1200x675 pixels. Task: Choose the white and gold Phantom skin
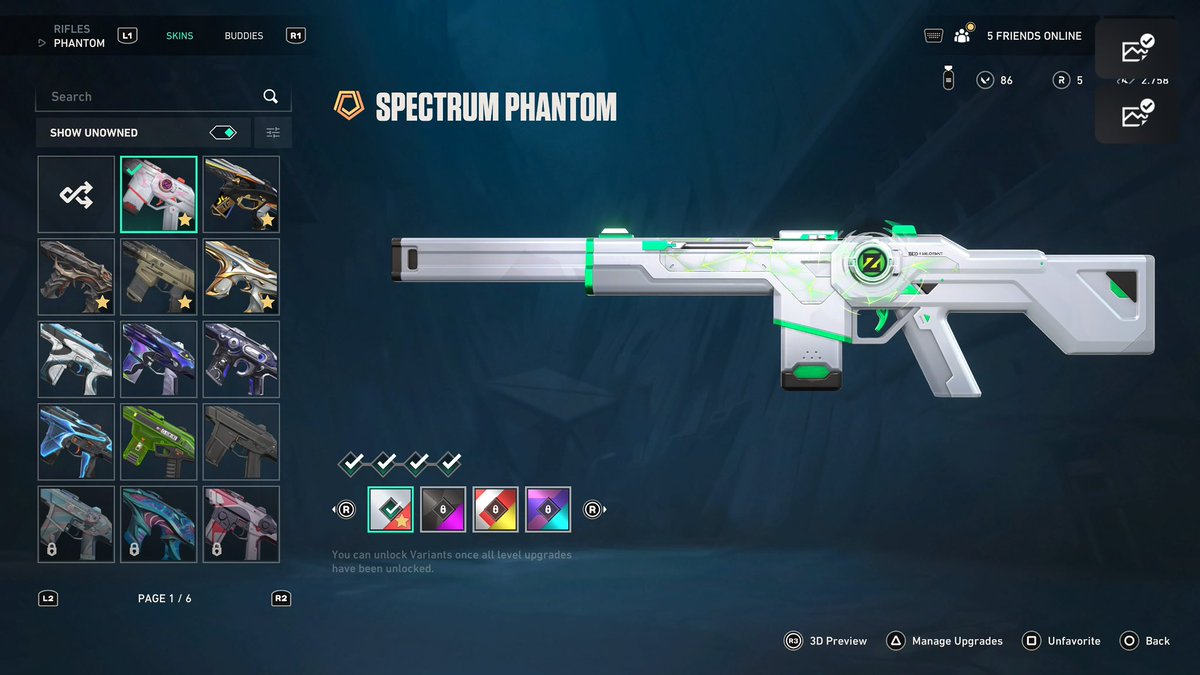pyautogui.click(x=241, y=277)
